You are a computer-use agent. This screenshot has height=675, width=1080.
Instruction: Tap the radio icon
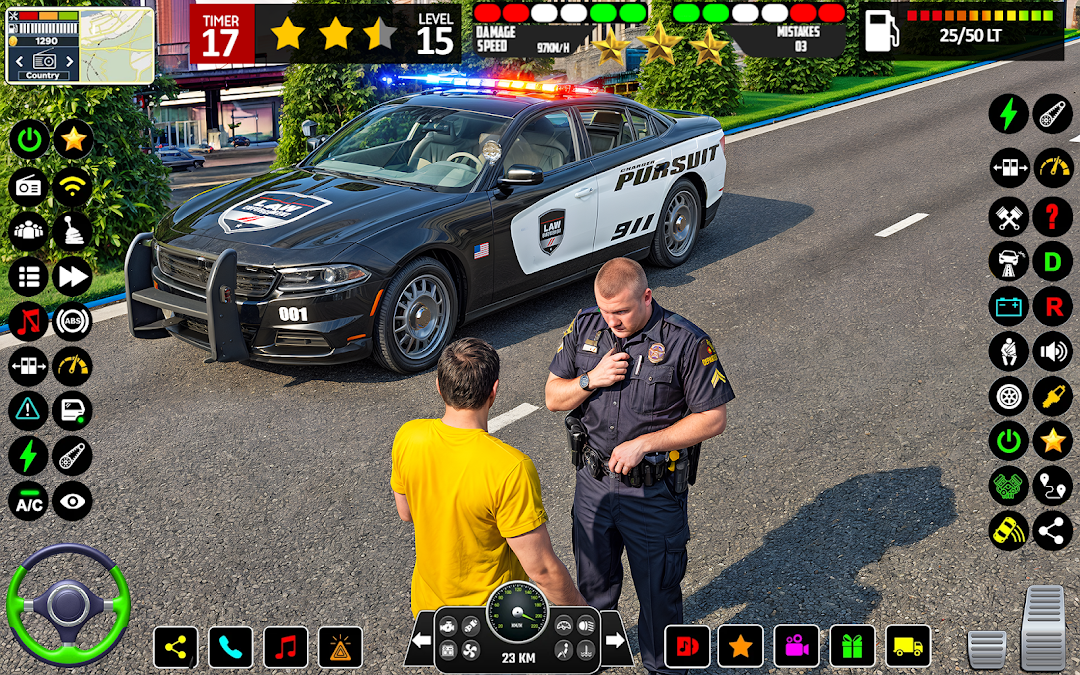click(x=28, y=186)
